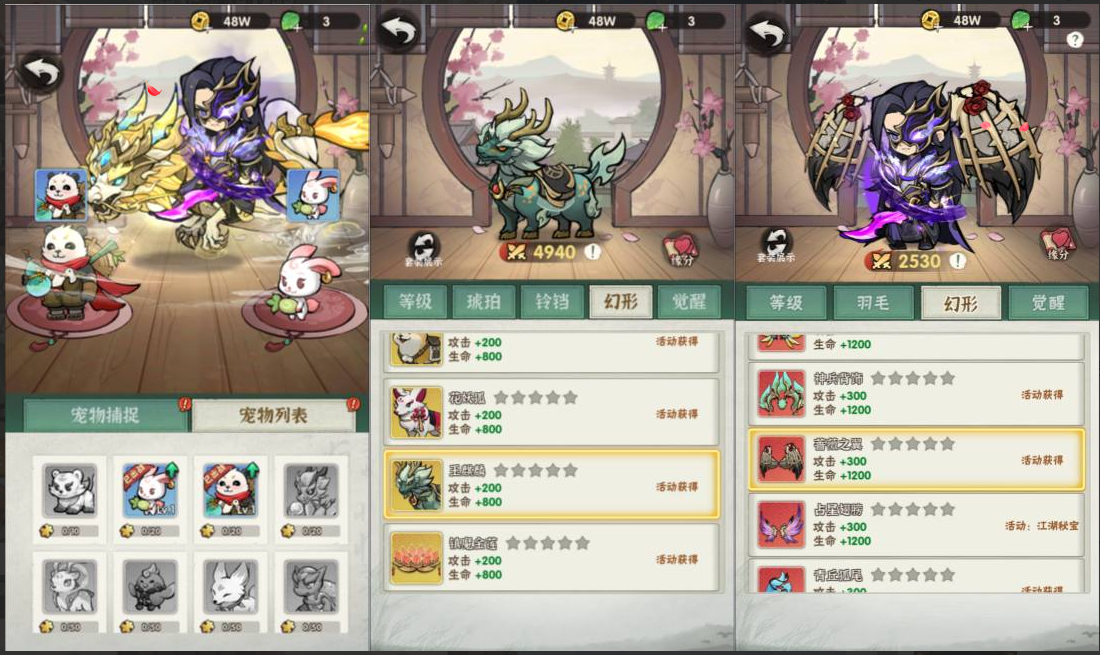Screen dimensions: 1100x655
Task: Pick the 神兵背饰 wing skin row
Action: click(x=915, y=394)
